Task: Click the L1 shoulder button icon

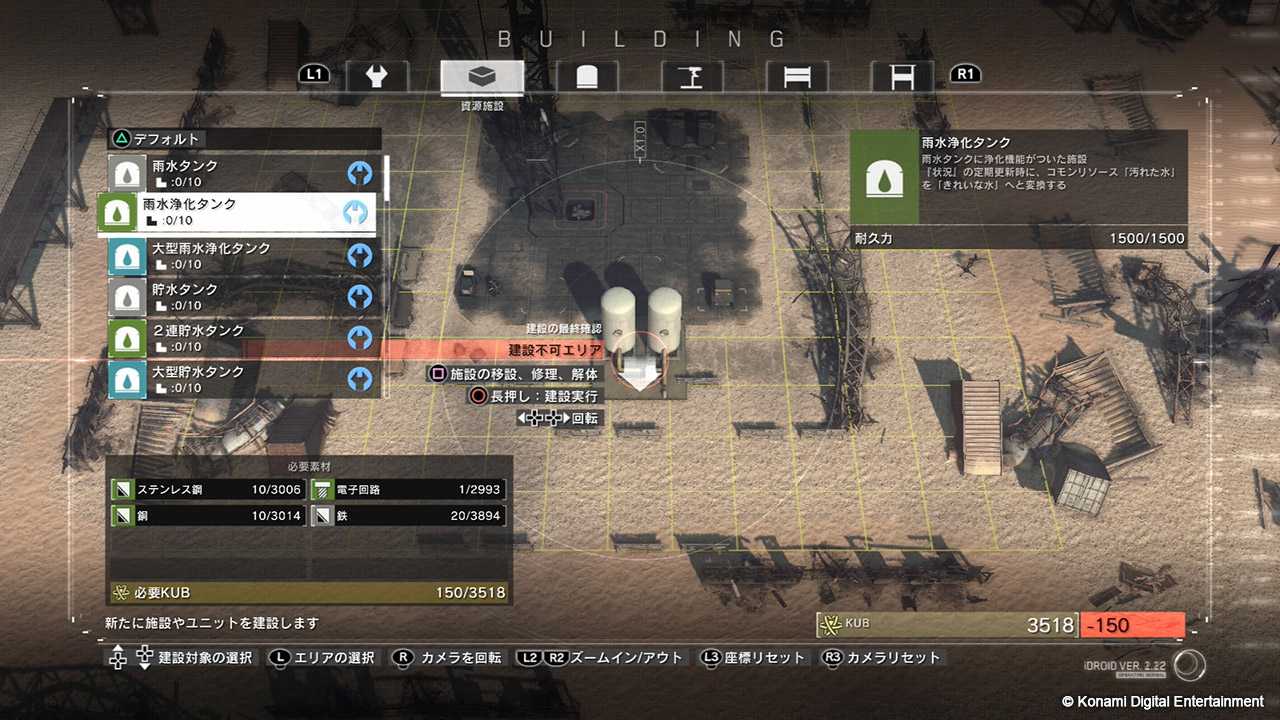Action: coord(315,73)
